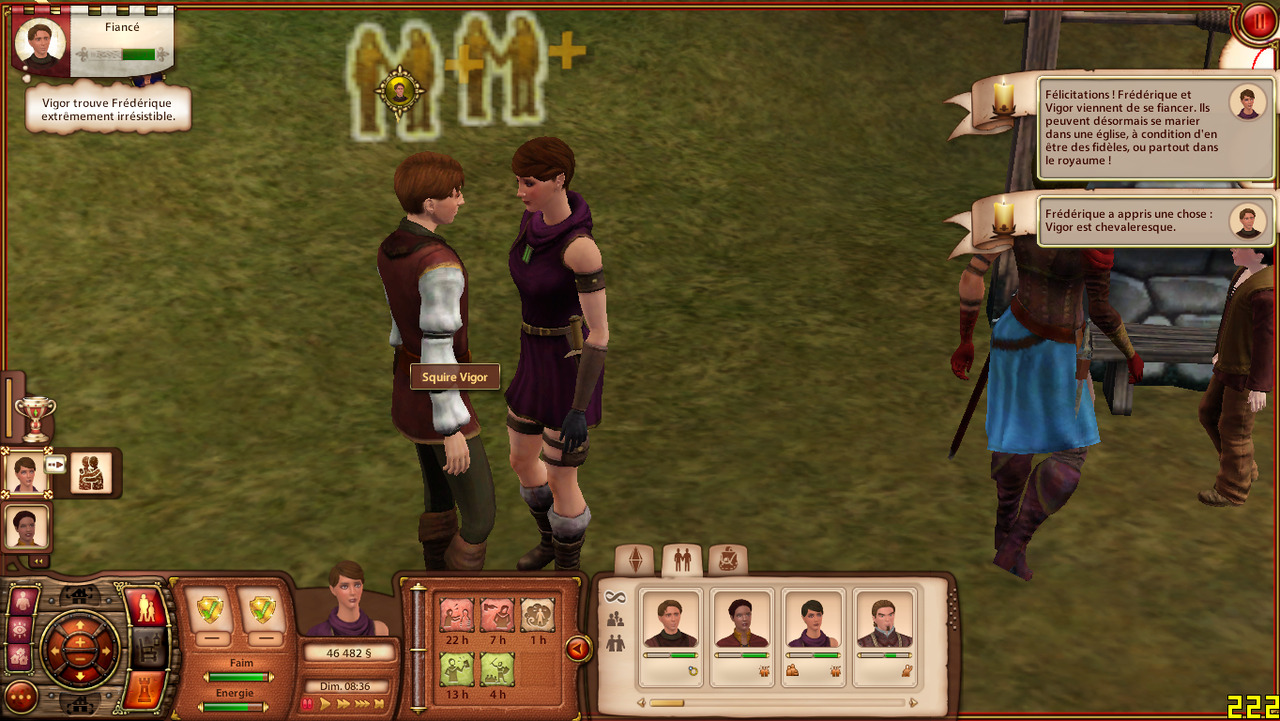Screen dimensions: 1280x721
Task: Pause the game with the red speed button
Action: 308,704
